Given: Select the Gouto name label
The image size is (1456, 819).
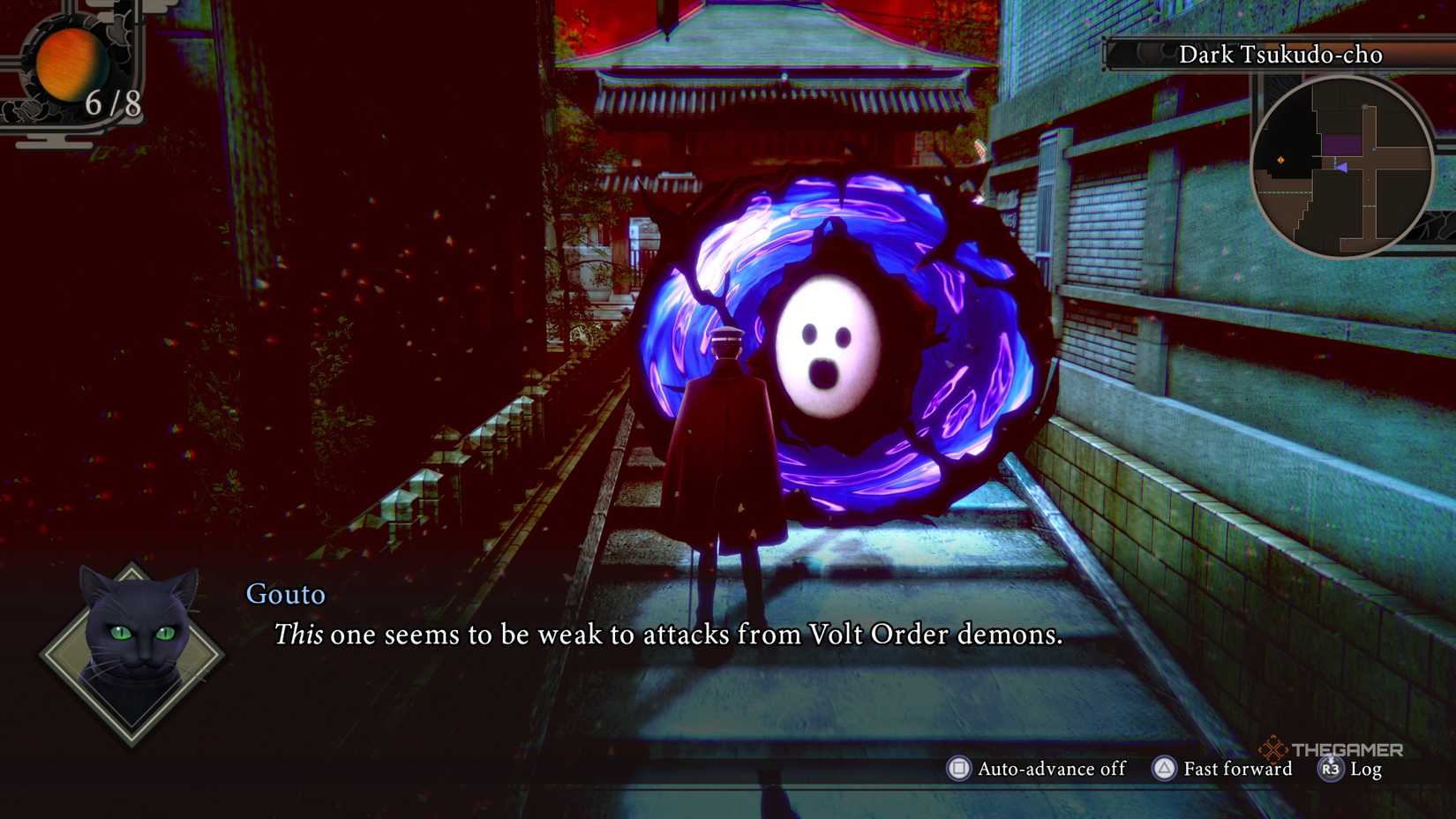Looking at the screenshot, I should (285, 595).
